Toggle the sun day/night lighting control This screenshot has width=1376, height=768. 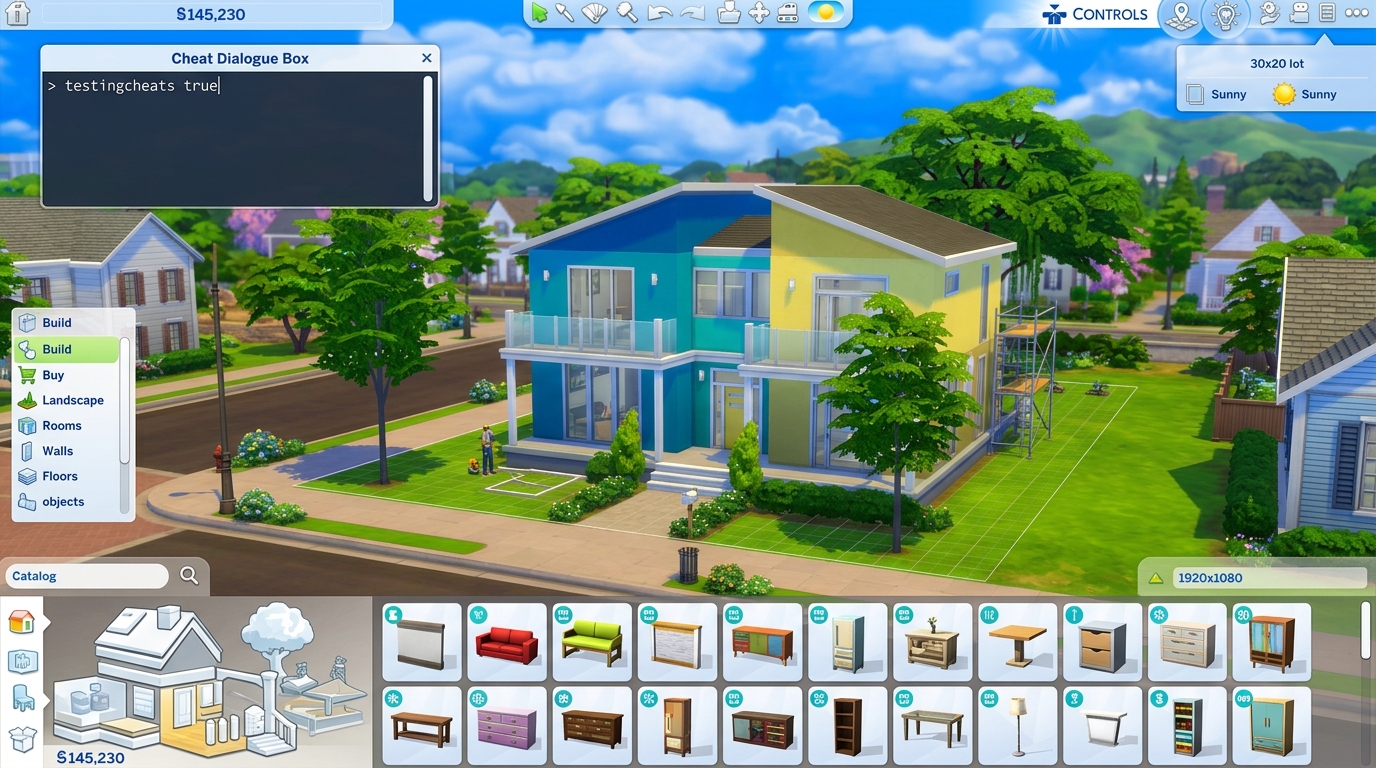pyautogui.click(x=825, y=13)
